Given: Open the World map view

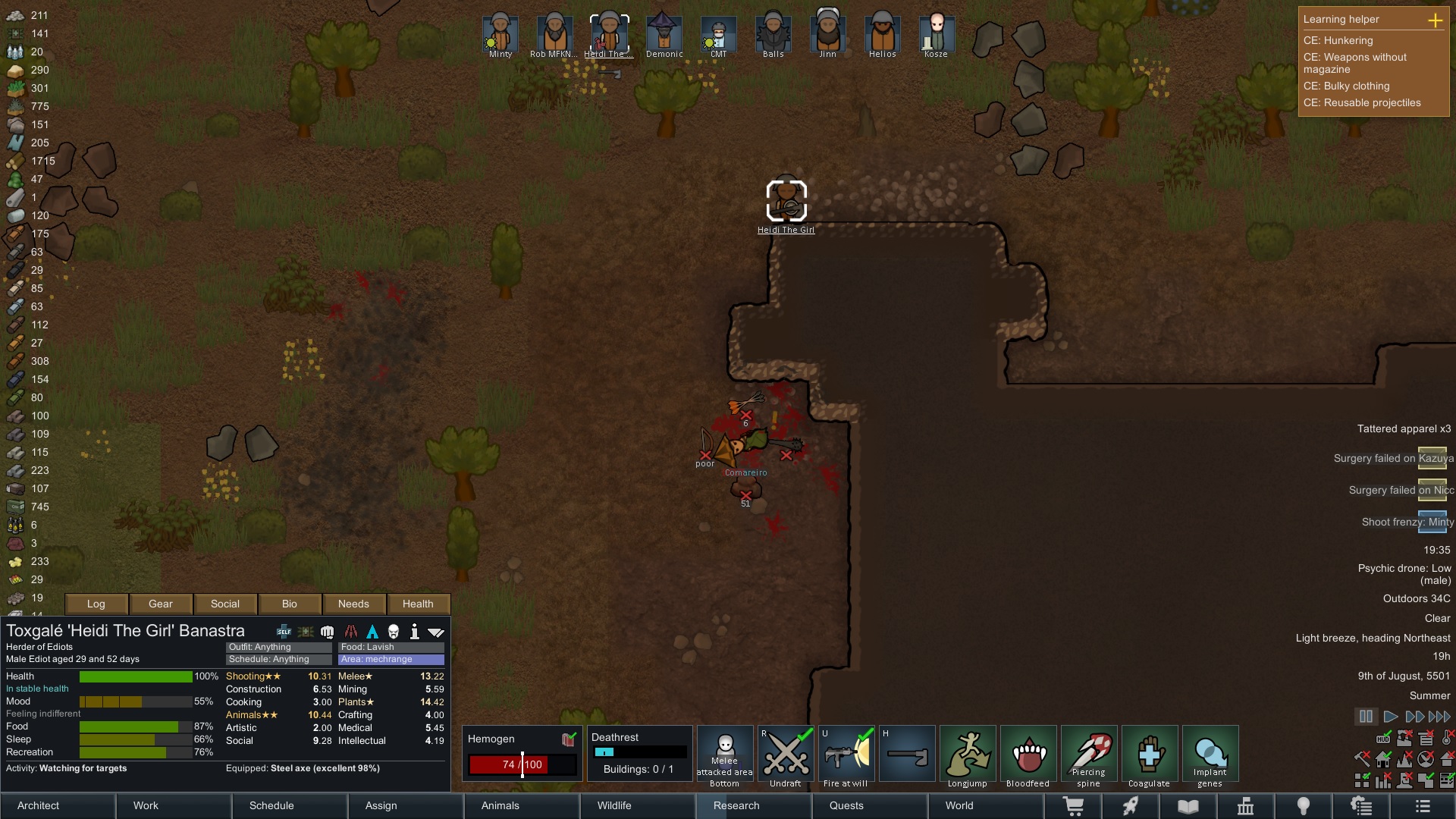Looking at the screenshot, I should tap(985, 805).
